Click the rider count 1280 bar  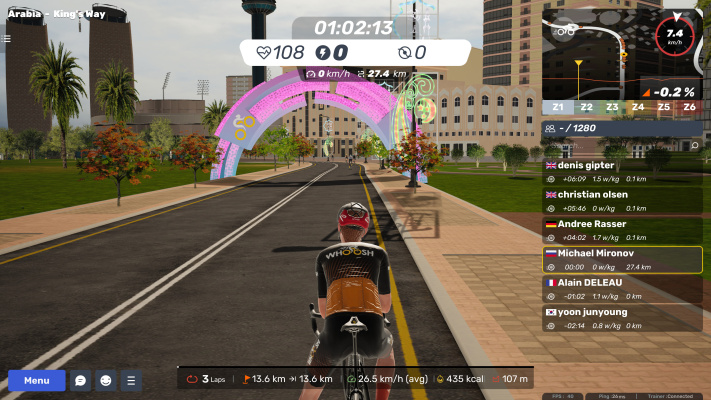coord(621,128)
